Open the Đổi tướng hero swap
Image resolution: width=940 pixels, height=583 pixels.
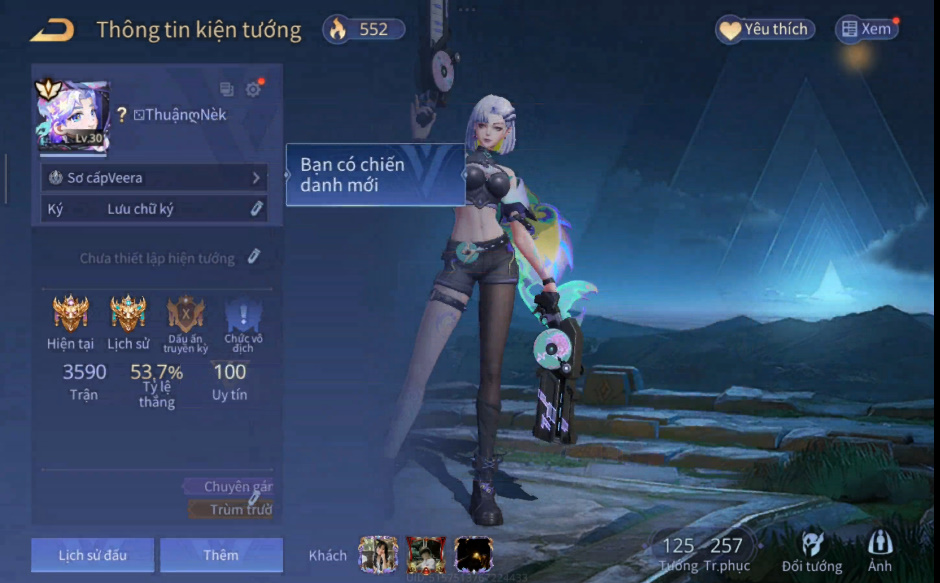click(x=812, y=551)
